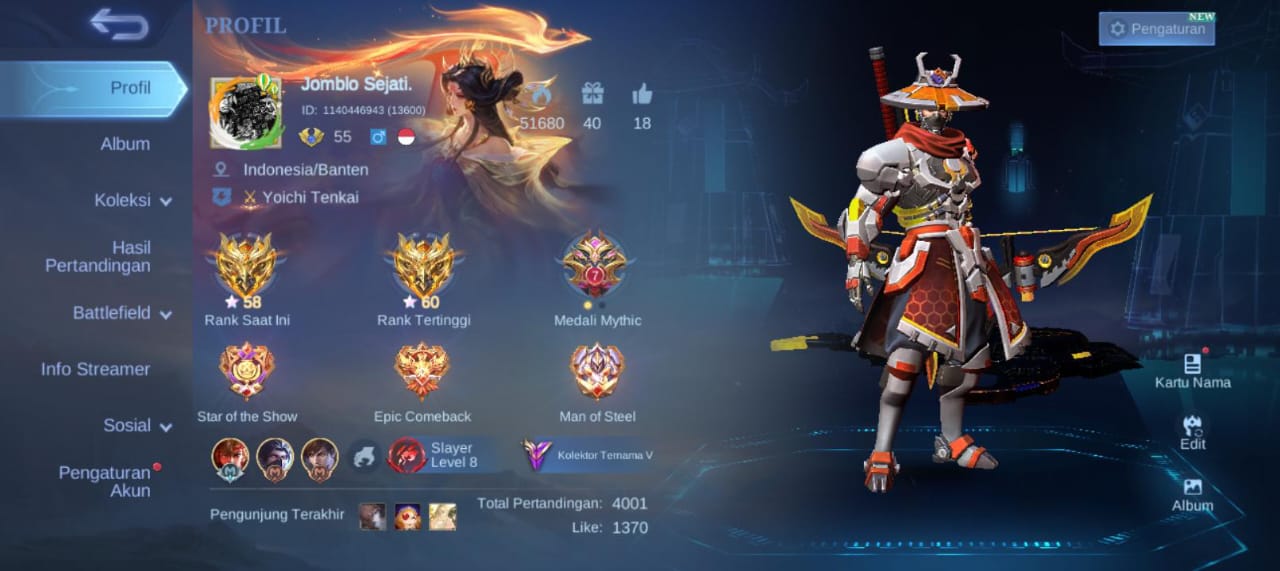Expand the Battlefield section
1280x571 pixels.
(x=122, y=313)
